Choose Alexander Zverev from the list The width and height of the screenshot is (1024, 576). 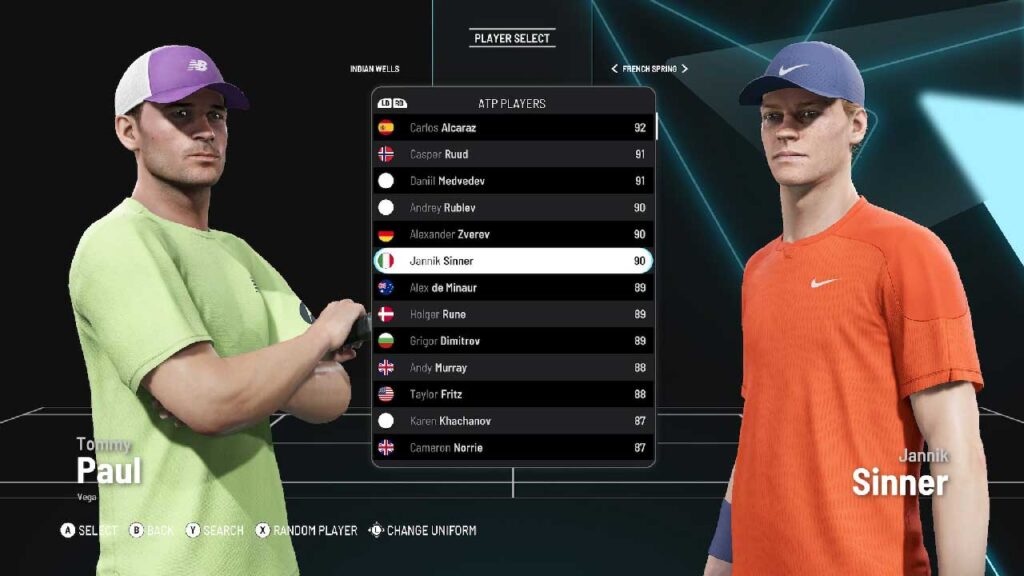coord(512,234)
